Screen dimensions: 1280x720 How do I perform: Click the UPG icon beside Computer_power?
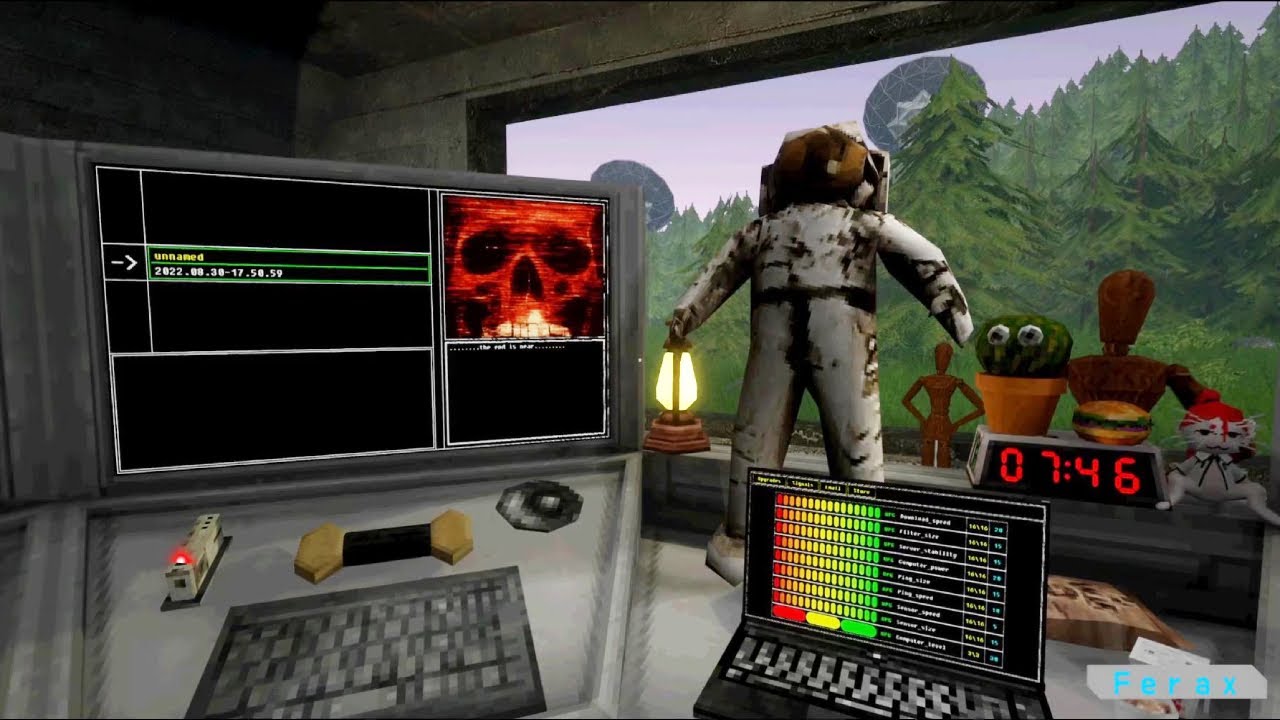887,560
